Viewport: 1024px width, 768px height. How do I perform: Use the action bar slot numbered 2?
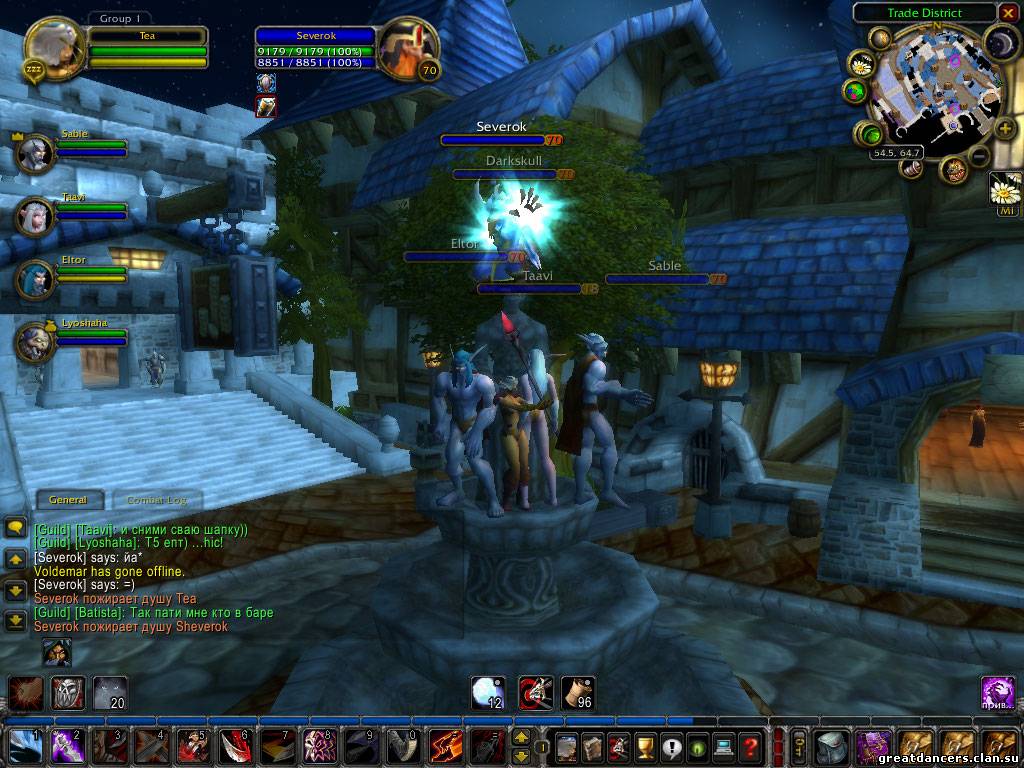point(66,746)
